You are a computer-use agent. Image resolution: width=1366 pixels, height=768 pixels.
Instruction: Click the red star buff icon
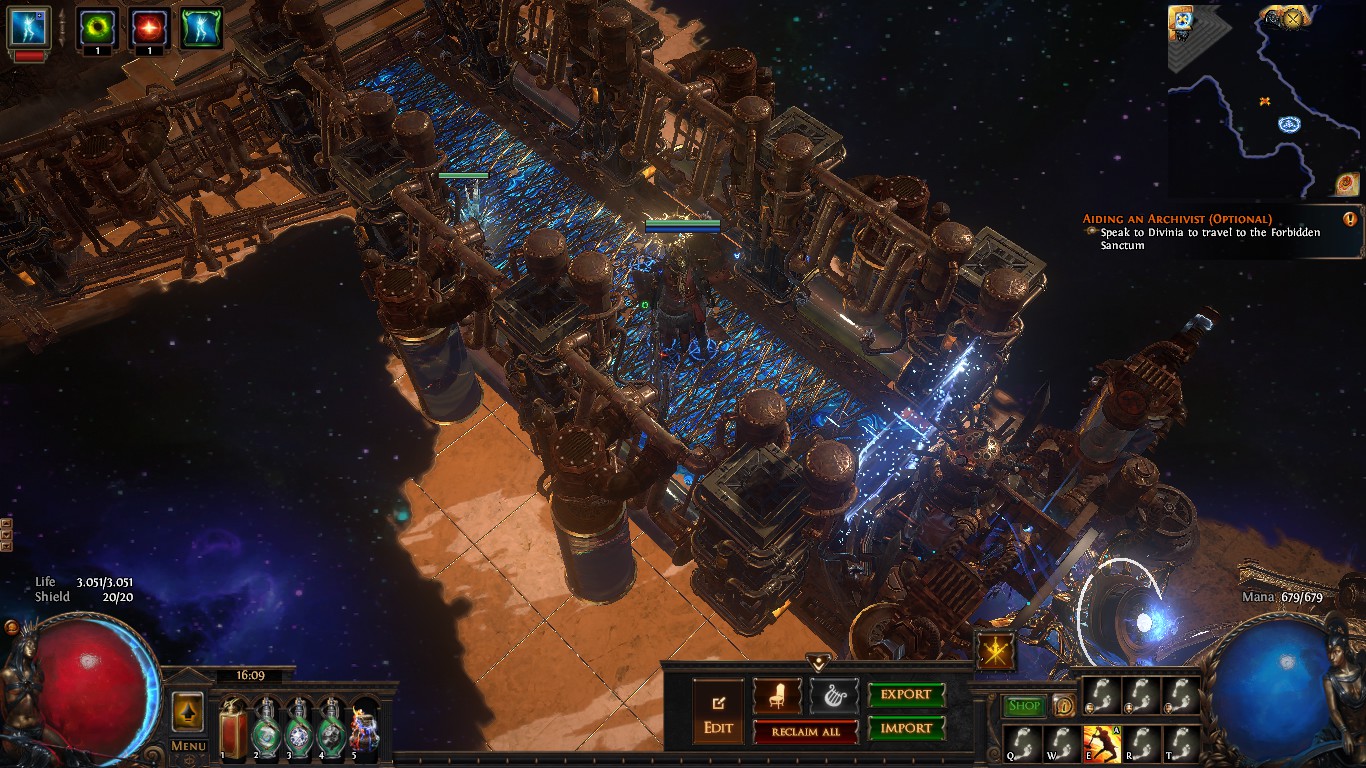[149, 27]
